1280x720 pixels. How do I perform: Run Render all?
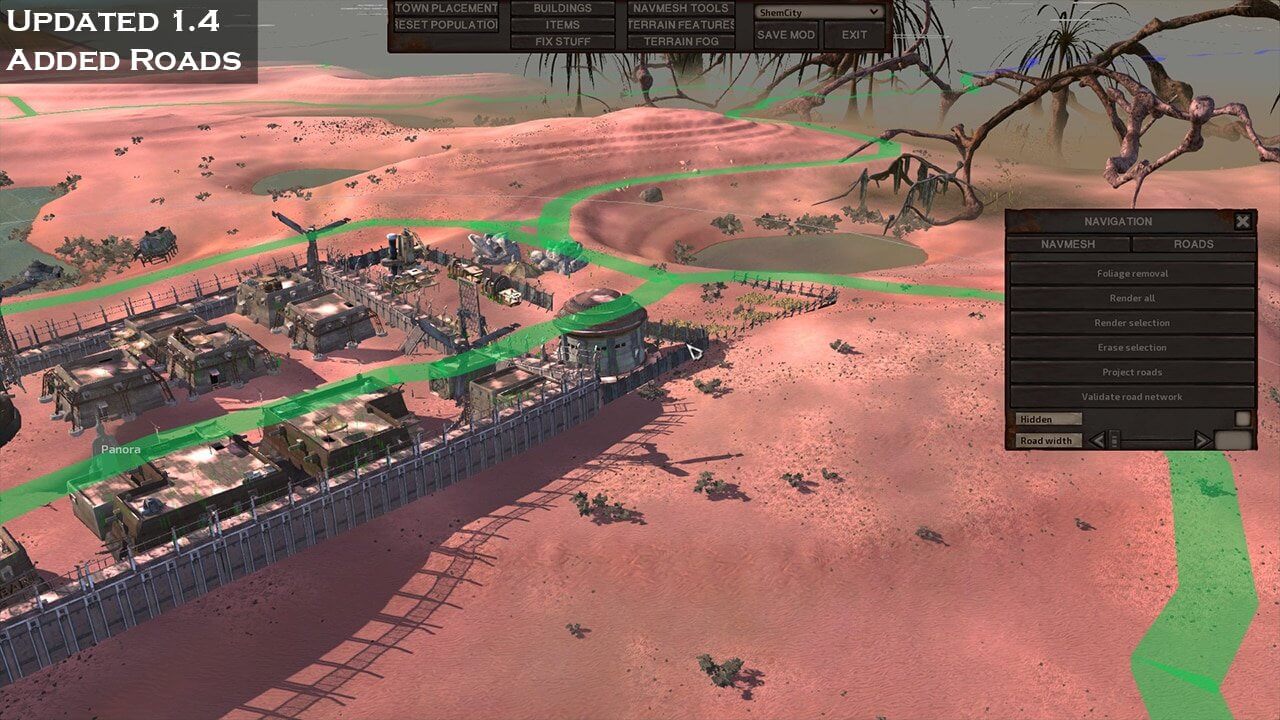tap(1132, 298)
